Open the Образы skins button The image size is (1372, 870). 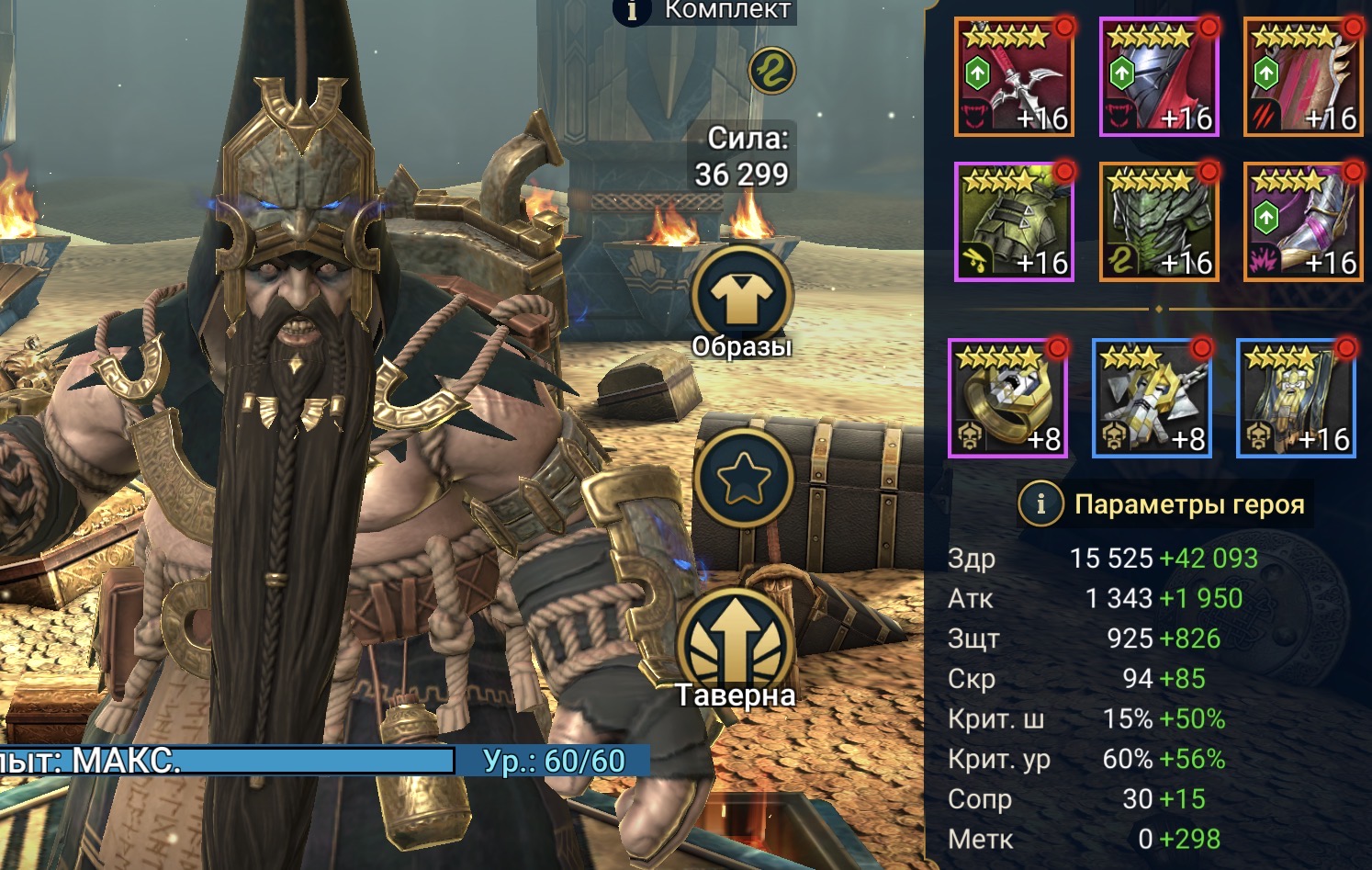[741, 297]
